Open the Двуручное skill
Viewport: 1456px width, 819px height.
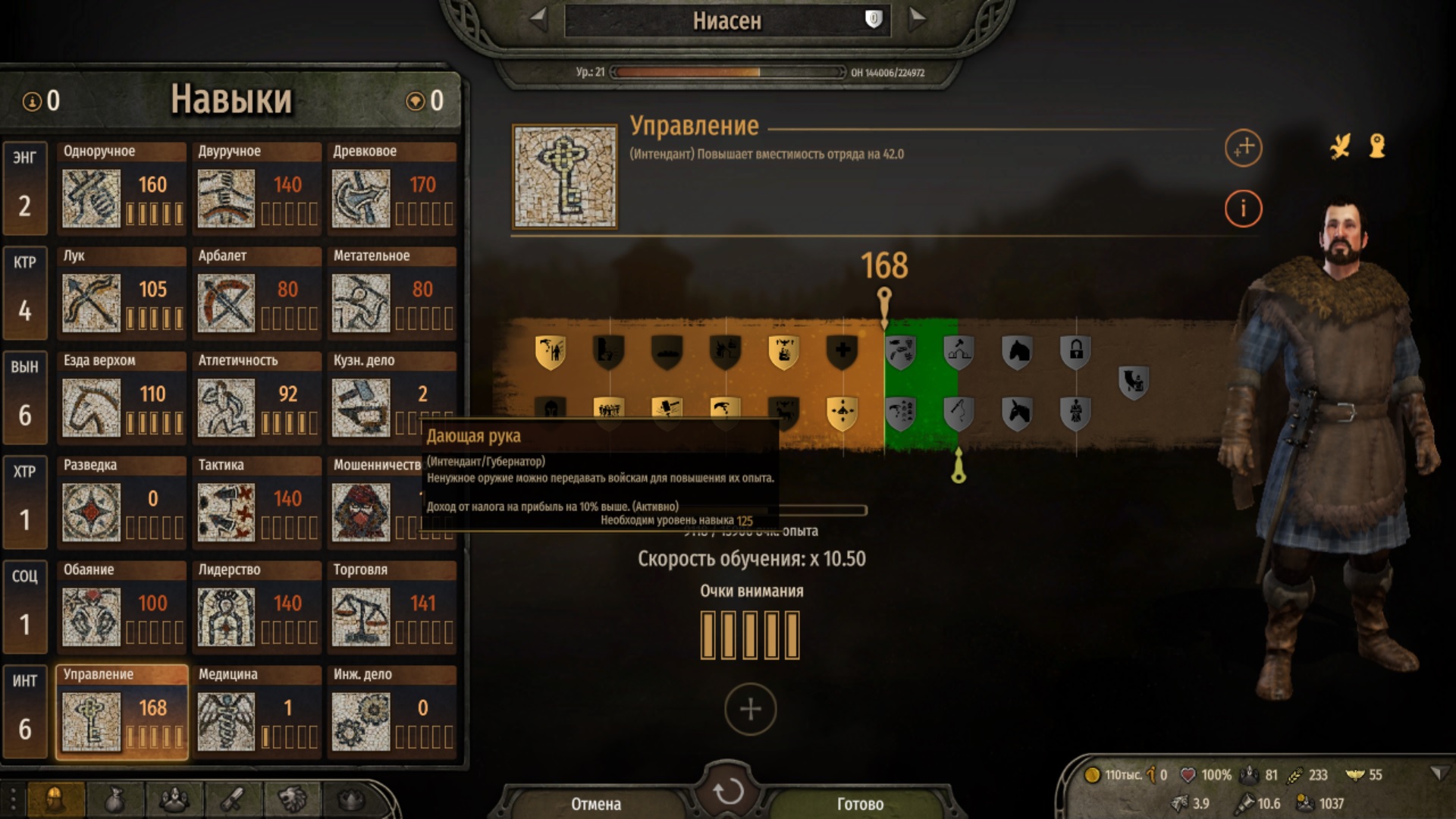257,186
